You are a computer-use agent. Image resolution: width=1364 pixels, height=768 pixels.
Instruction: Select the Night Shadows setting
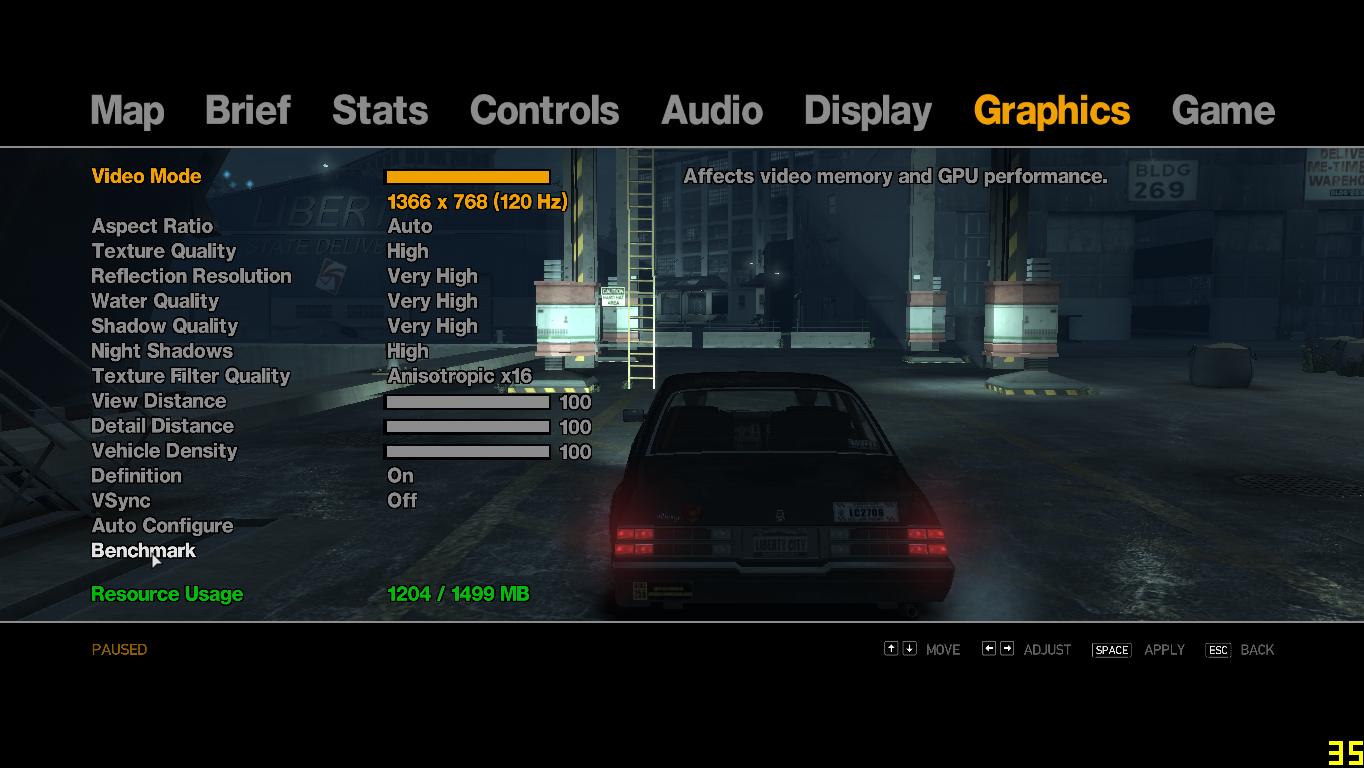(161, 352)
